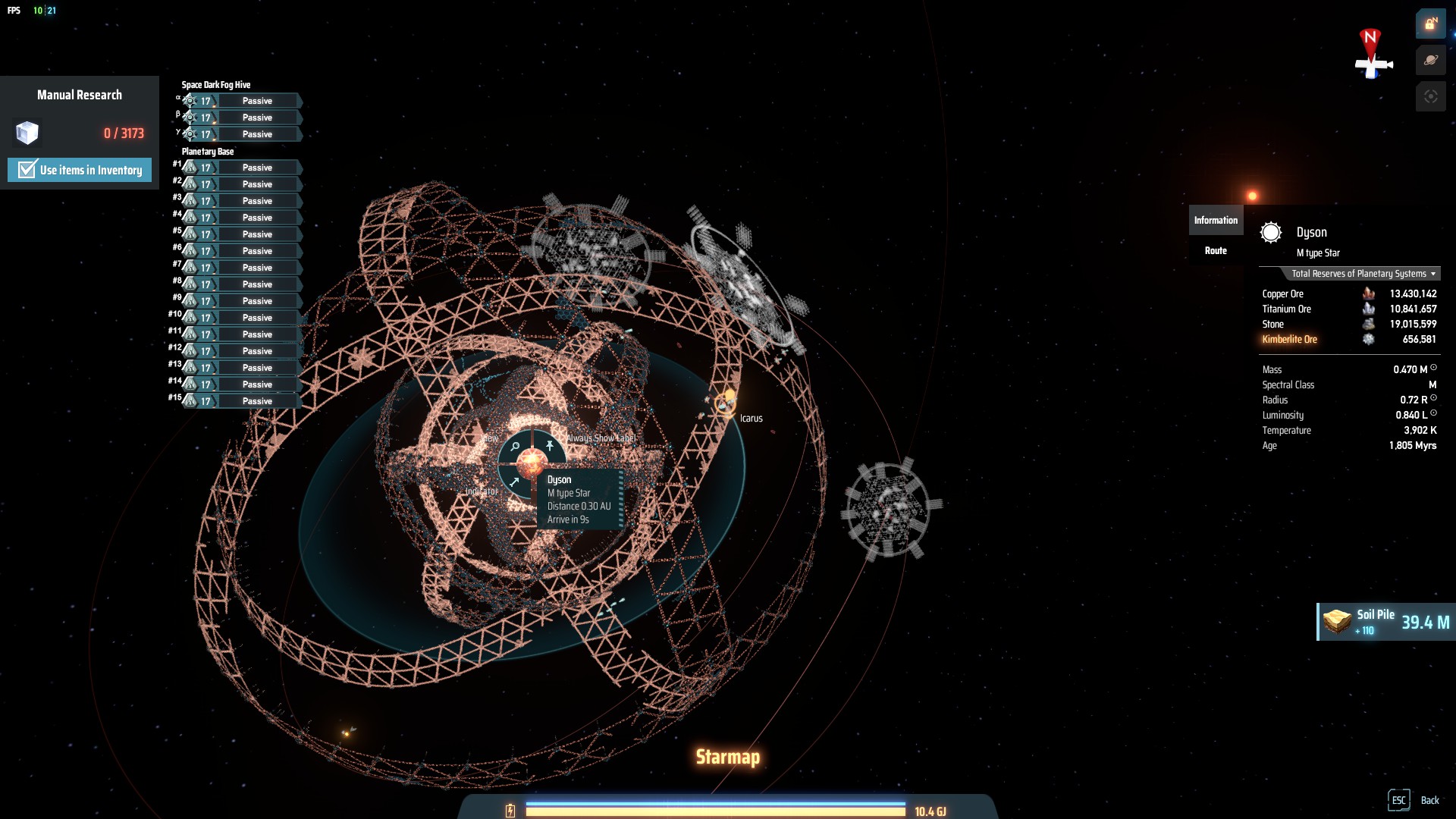Open the Manual Research matrix cube

[27, 133]
